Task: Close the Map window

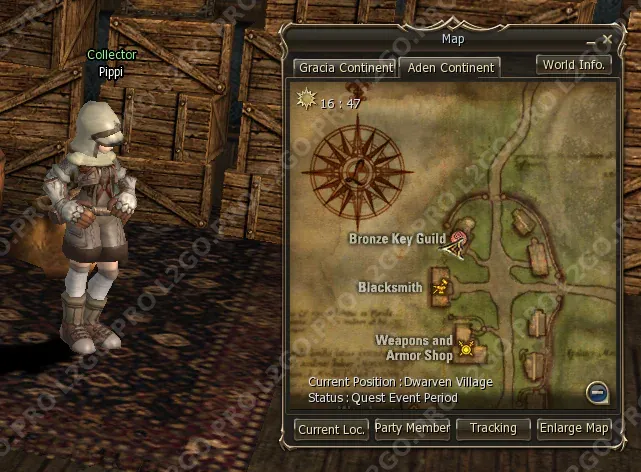Action: click(606, 40)
